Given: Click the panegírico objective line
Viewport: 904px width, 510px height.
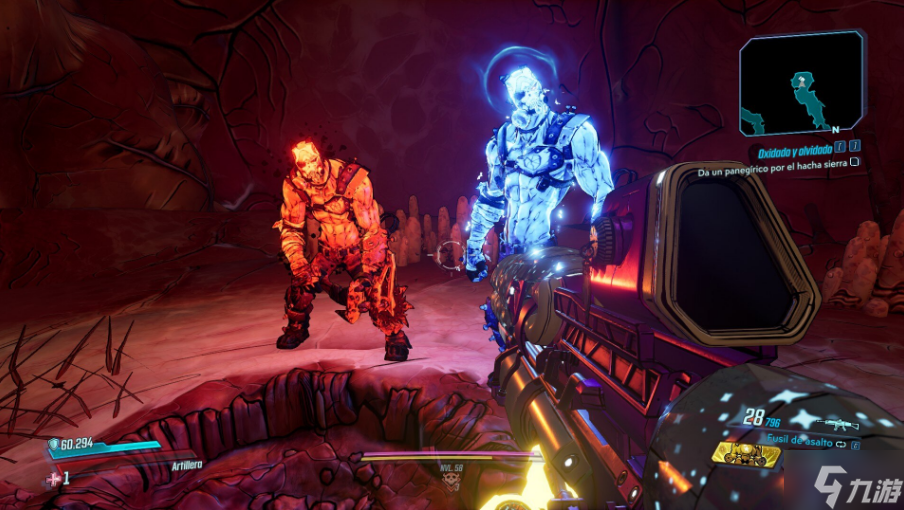Looking at the screenshot, I should click(x=775, y=172).
